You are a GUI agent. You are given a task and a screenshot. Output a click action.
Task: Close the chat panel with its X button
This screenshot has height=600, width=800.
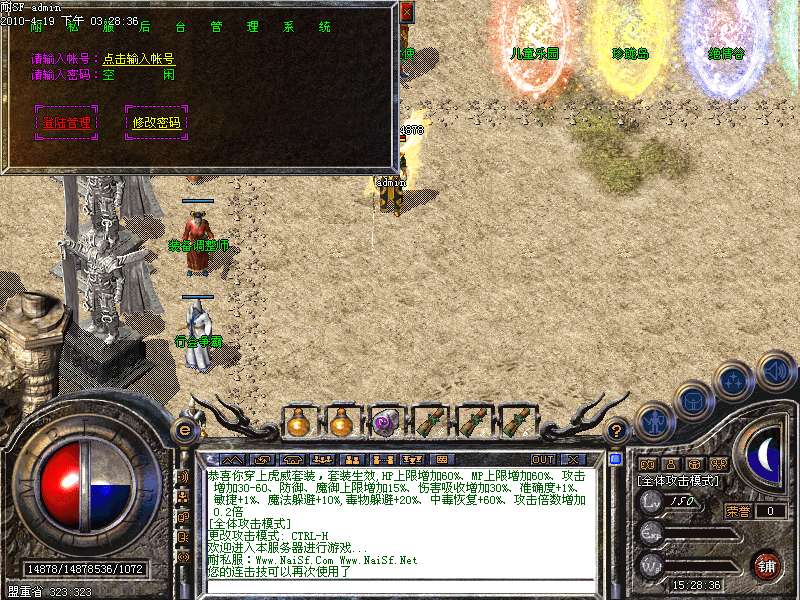(573, 459)
